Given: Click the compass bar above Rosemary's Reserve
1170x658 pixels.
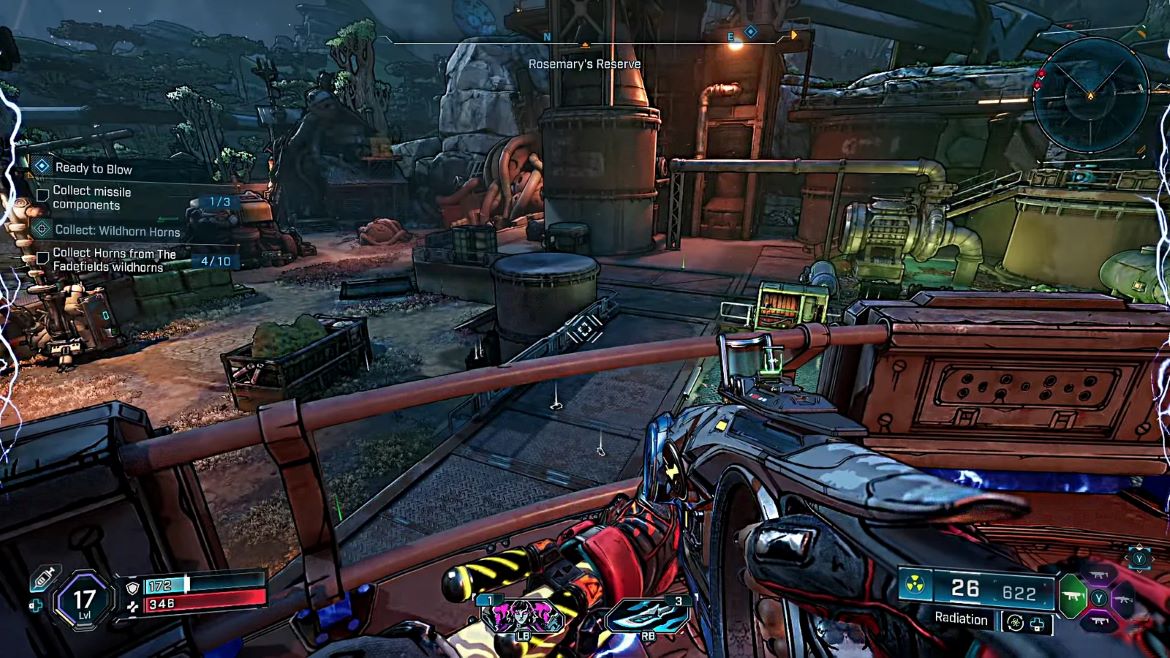Looking at the screenshot, I should [585, 38].
